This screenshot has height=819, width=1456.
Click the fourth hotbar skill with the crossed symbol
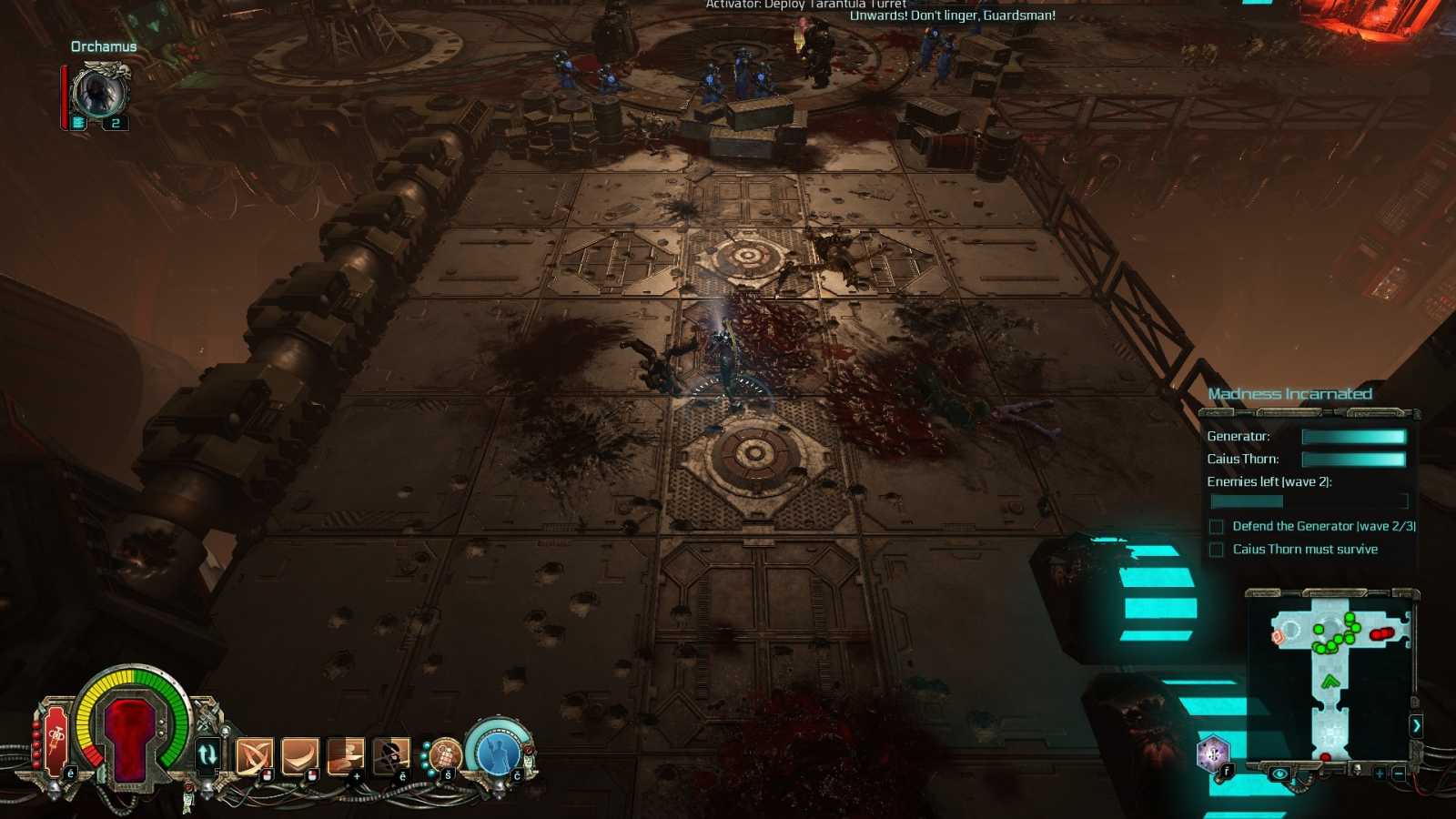[389, 753]
